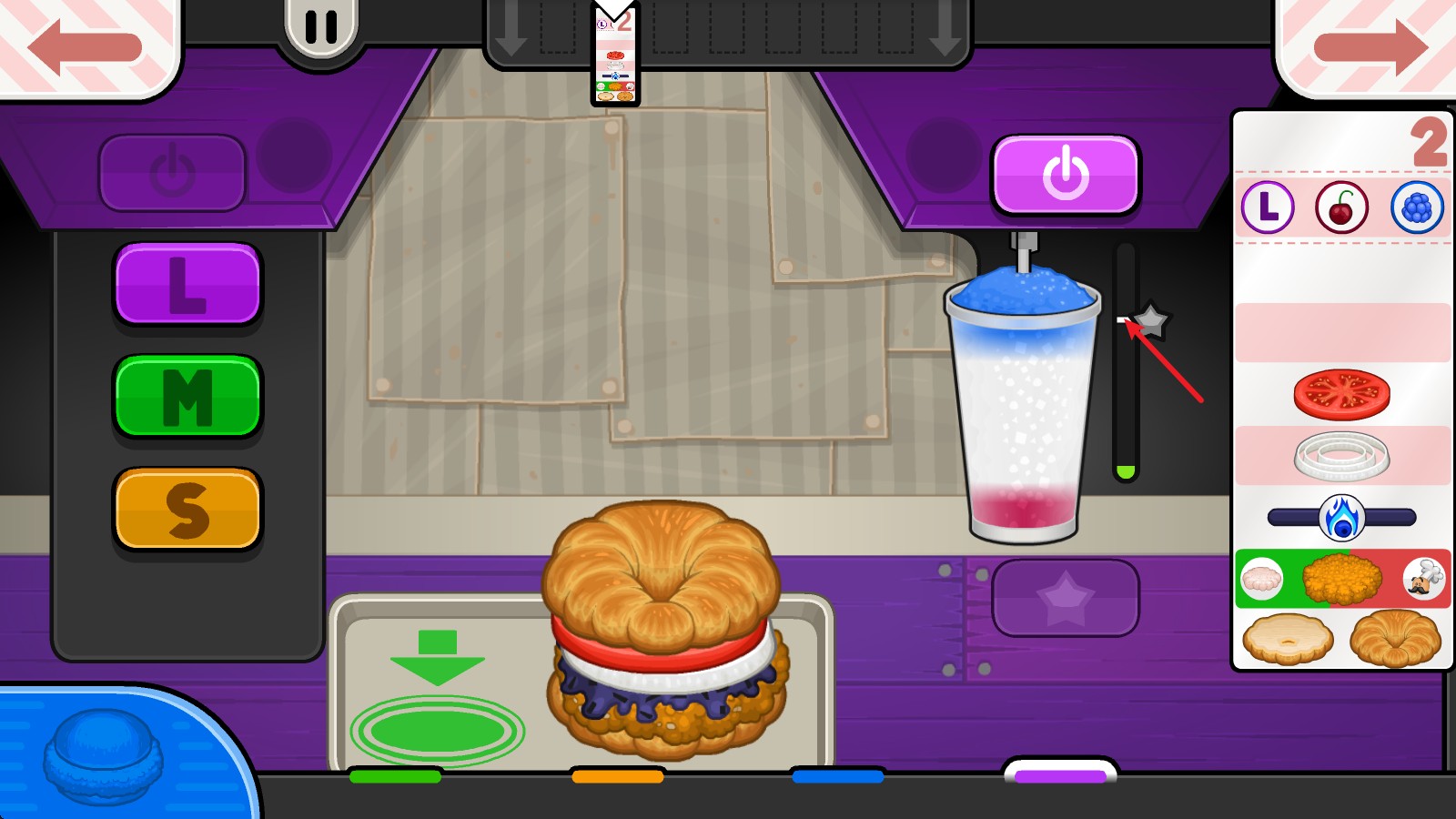Click the faded purple star button
Viewport: 1456px width, 819px height.
pos(1065,599)
